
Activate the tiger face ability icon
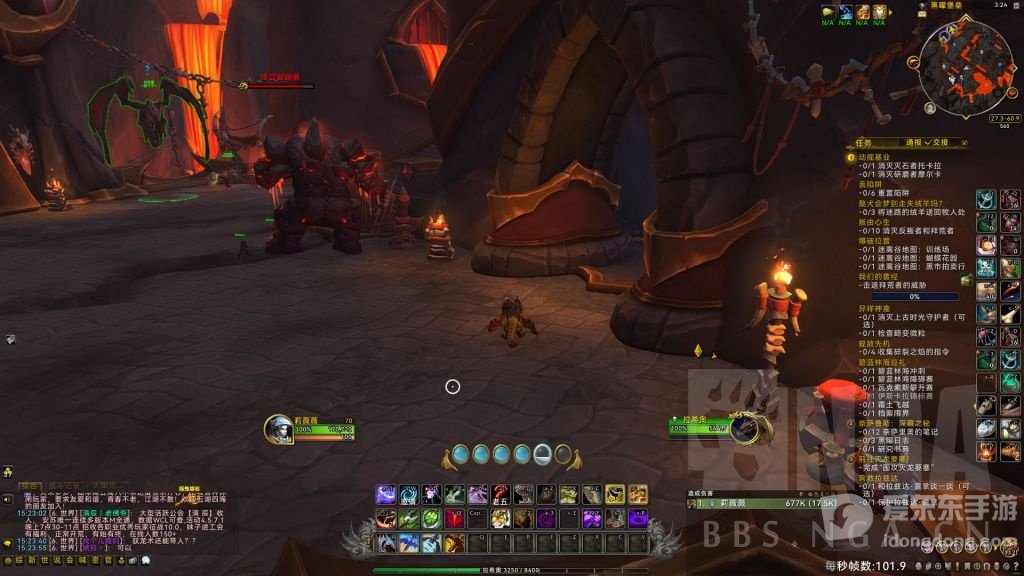pyautogui.click(x=499, y=518)
